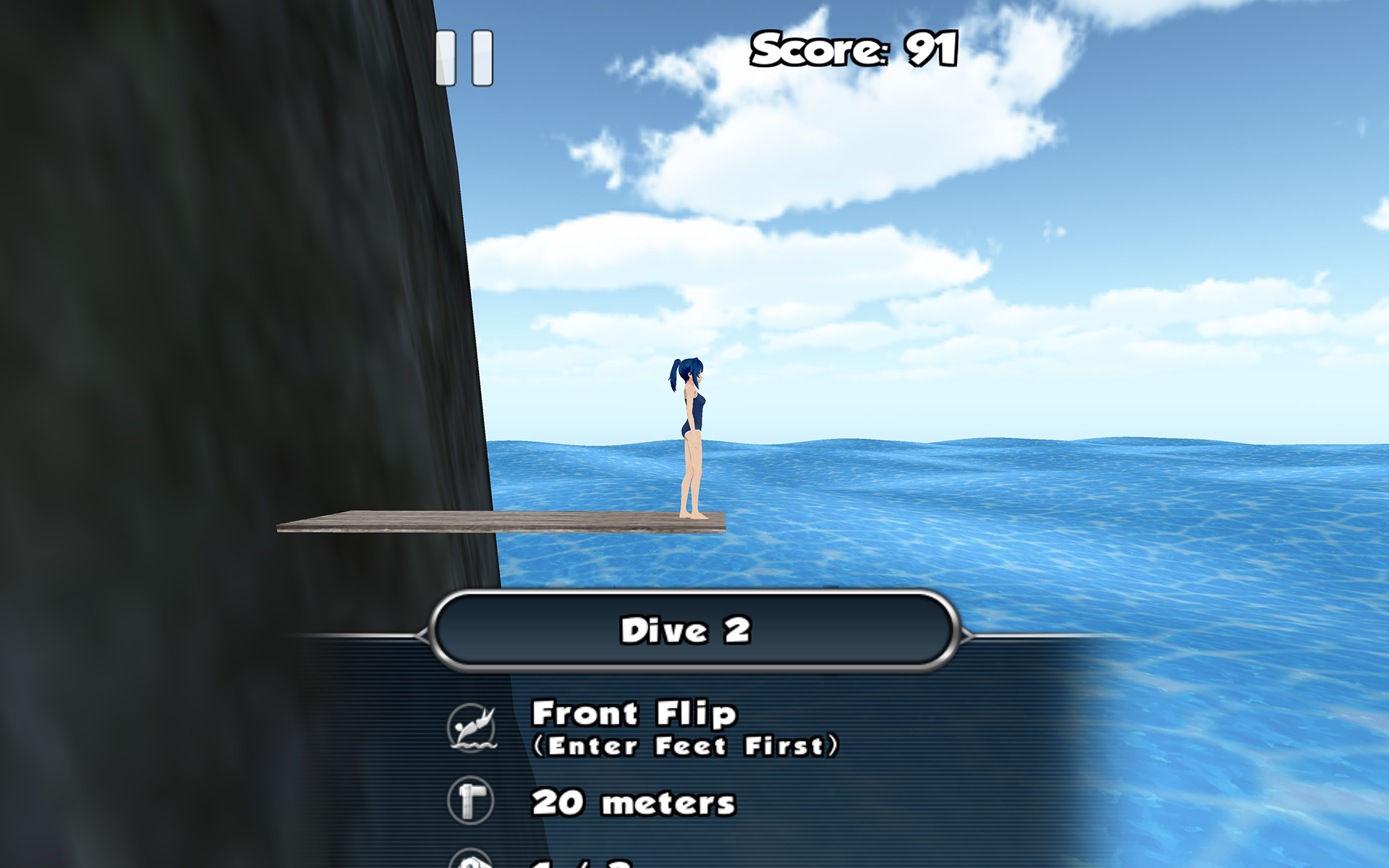Viewport: 1389px width, 868px height.
Task: Tap the Enter Feet First instruction text
Action: [687, 745]
